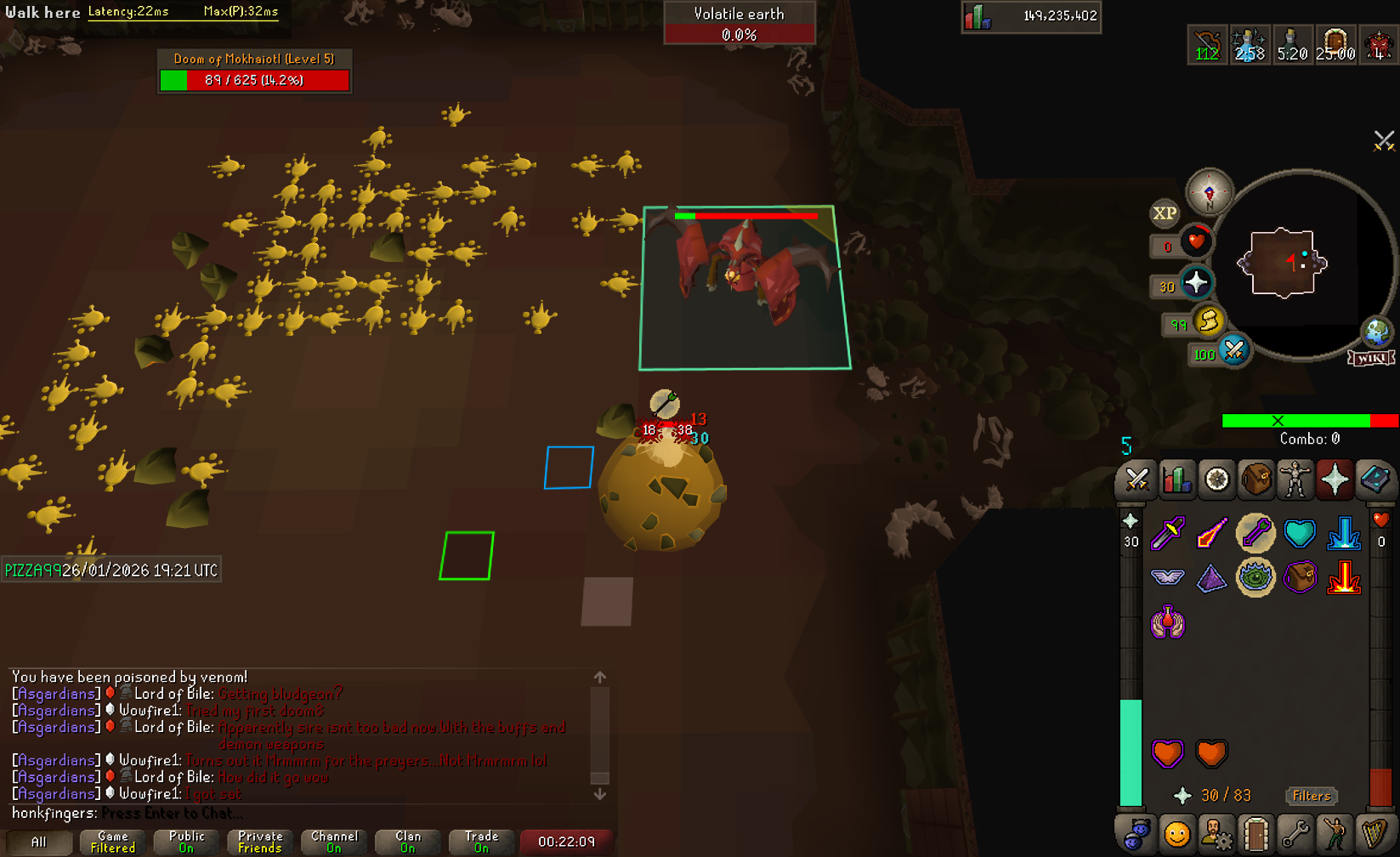The height and width of the screenshot is (857, 1400).
Task: Select the Game Filtered chat tab
Action: 113,842
